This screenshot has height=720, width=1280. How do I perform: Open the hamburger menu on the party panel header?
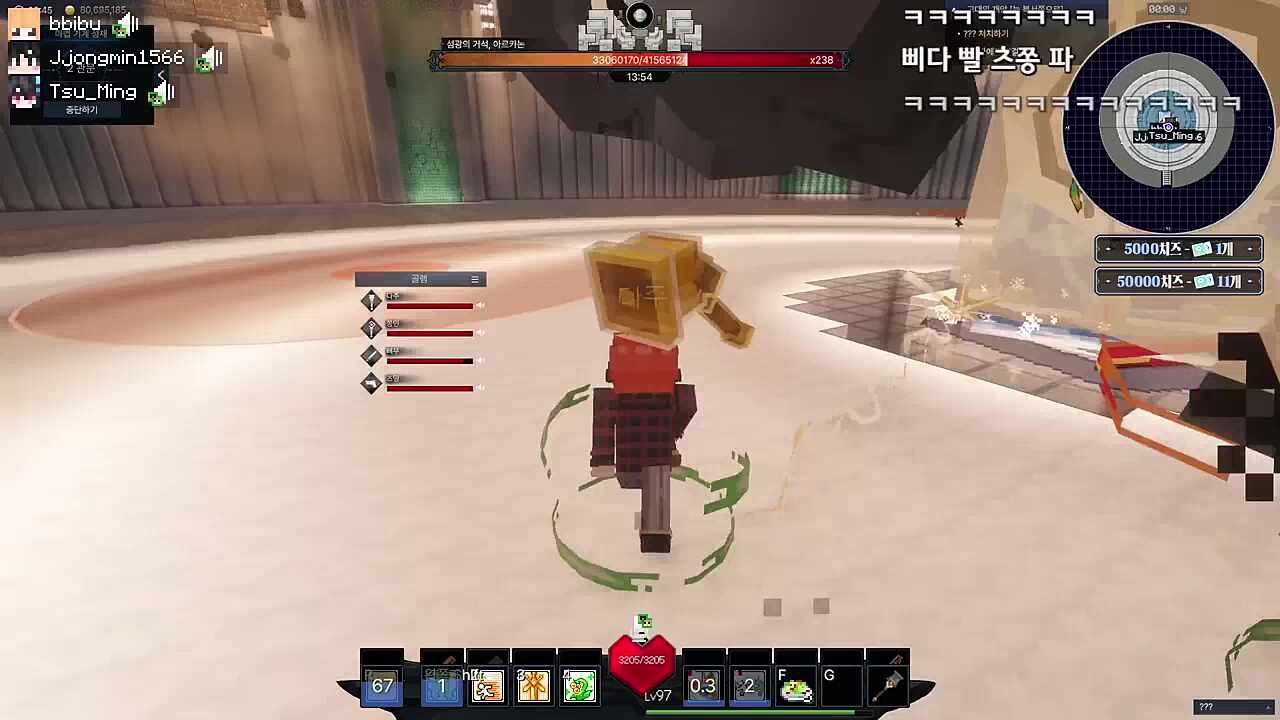coord(474,280)
